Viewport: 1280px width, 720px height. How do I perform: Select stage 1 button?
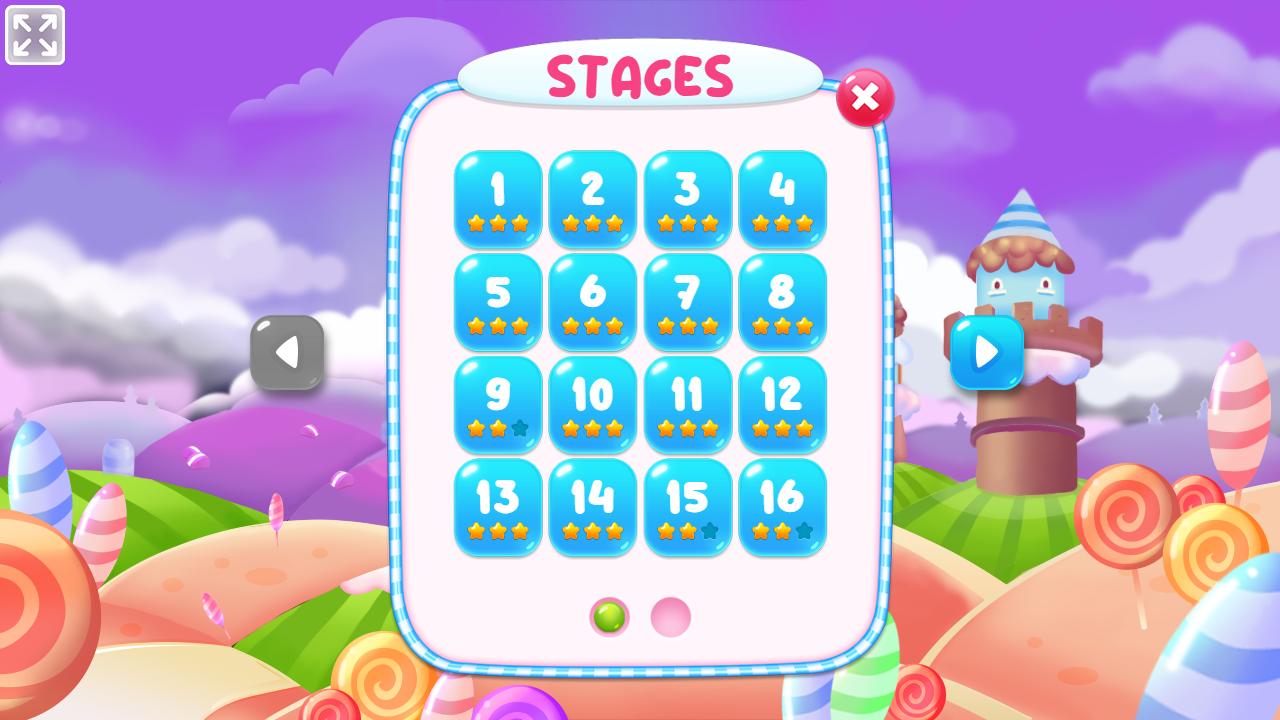click(498, 200)
